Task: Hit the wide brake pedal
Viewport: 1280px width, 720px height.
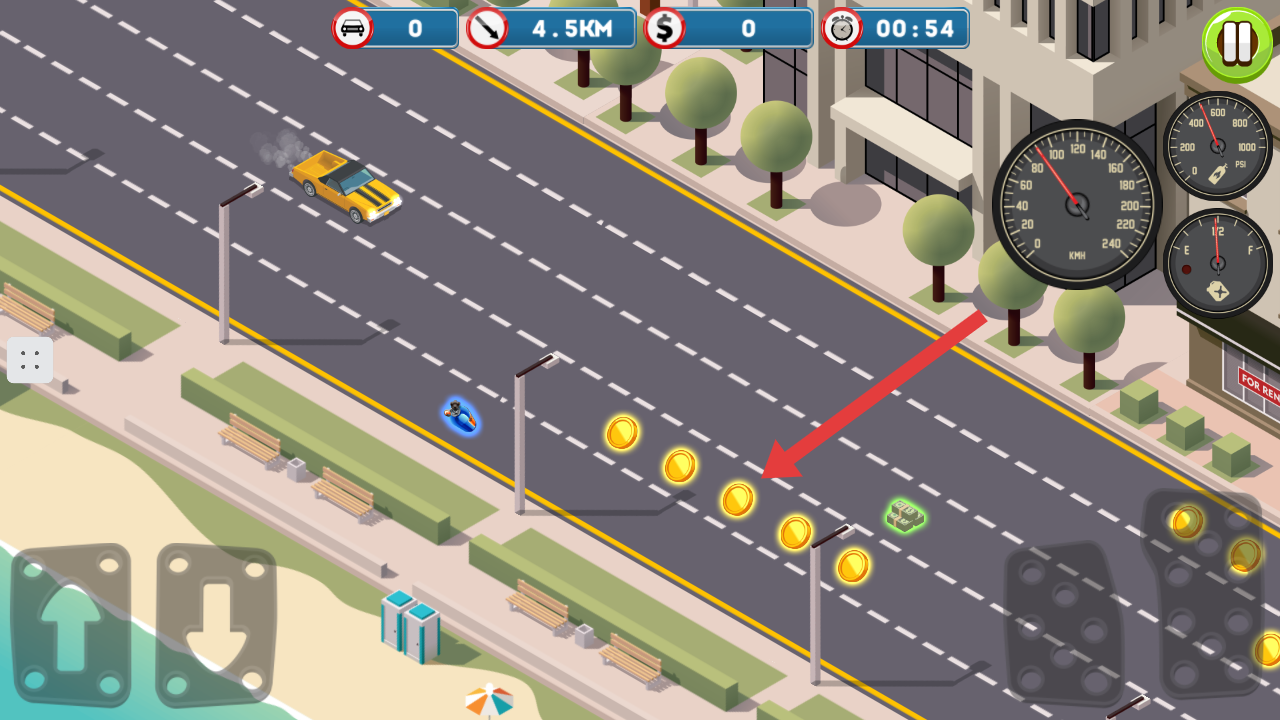Action: click(1063, 623)
